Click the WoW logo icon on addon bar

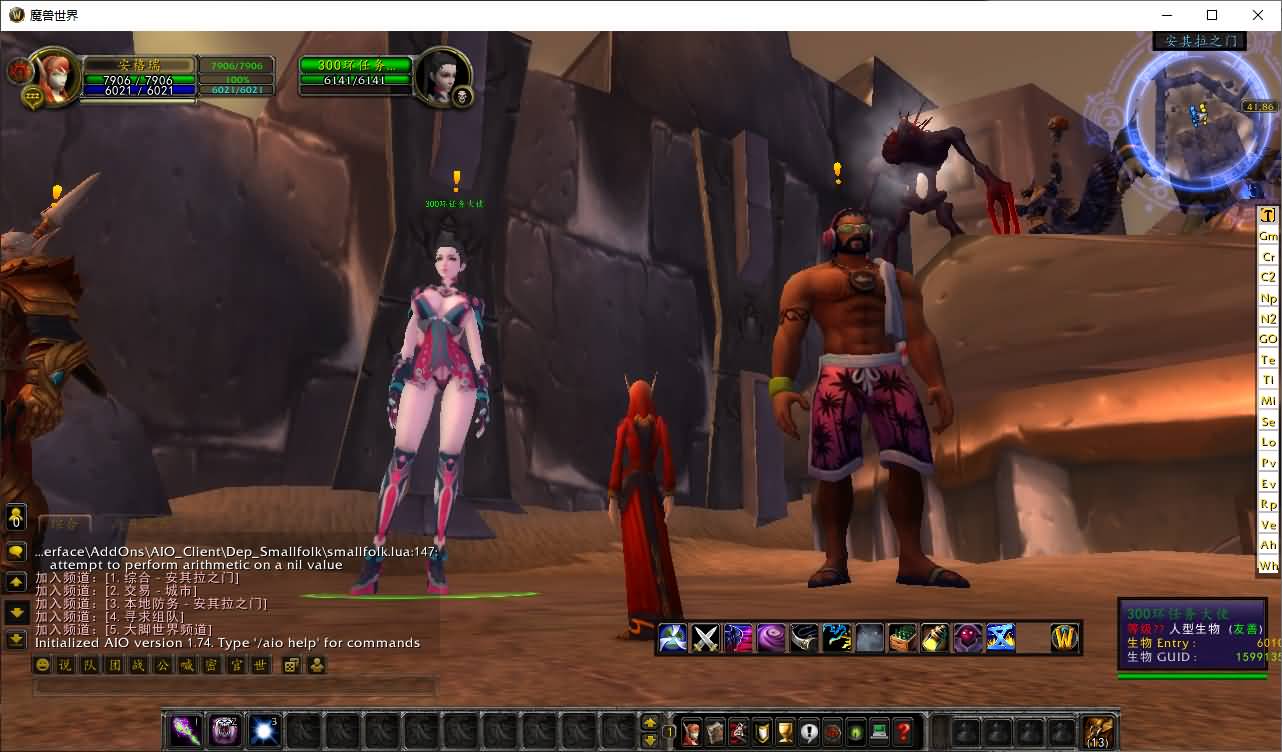tap(1065, 638)
